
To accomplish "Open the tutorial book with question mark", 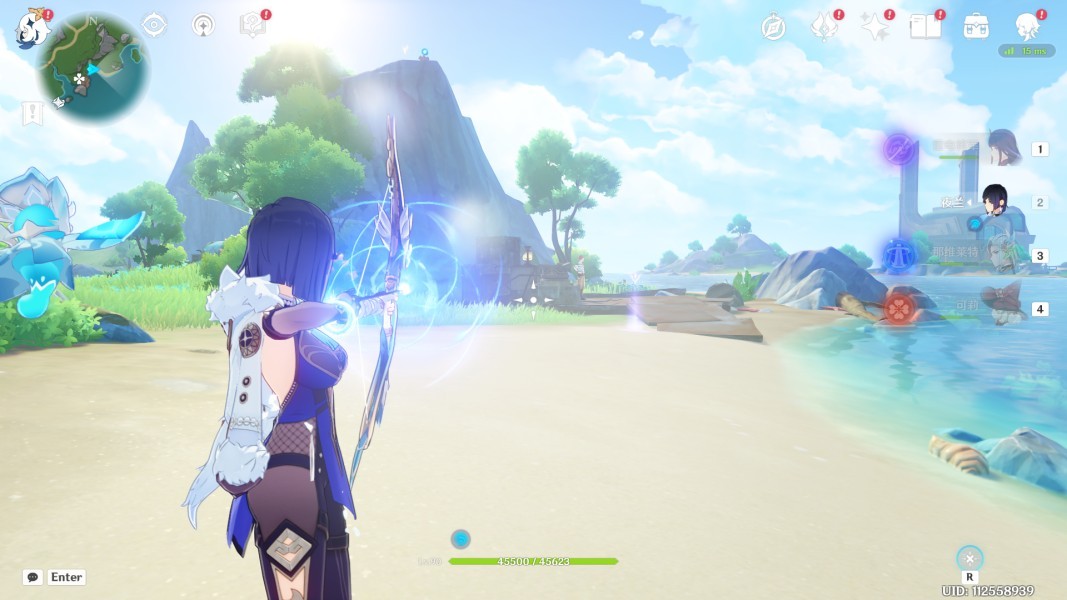I will pyautogui.click(x=252, y=25).
